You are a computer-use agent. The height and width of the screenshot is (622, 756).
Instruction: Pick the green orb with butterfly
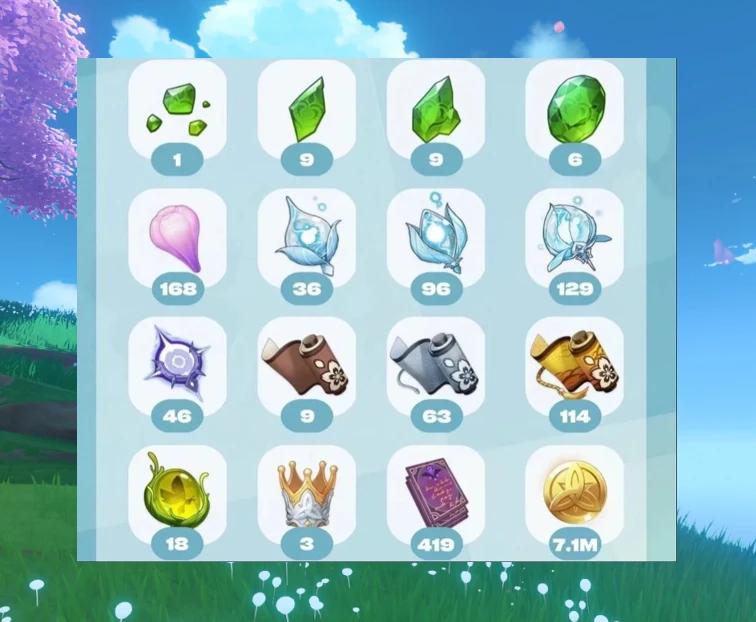tap(178, 494)
